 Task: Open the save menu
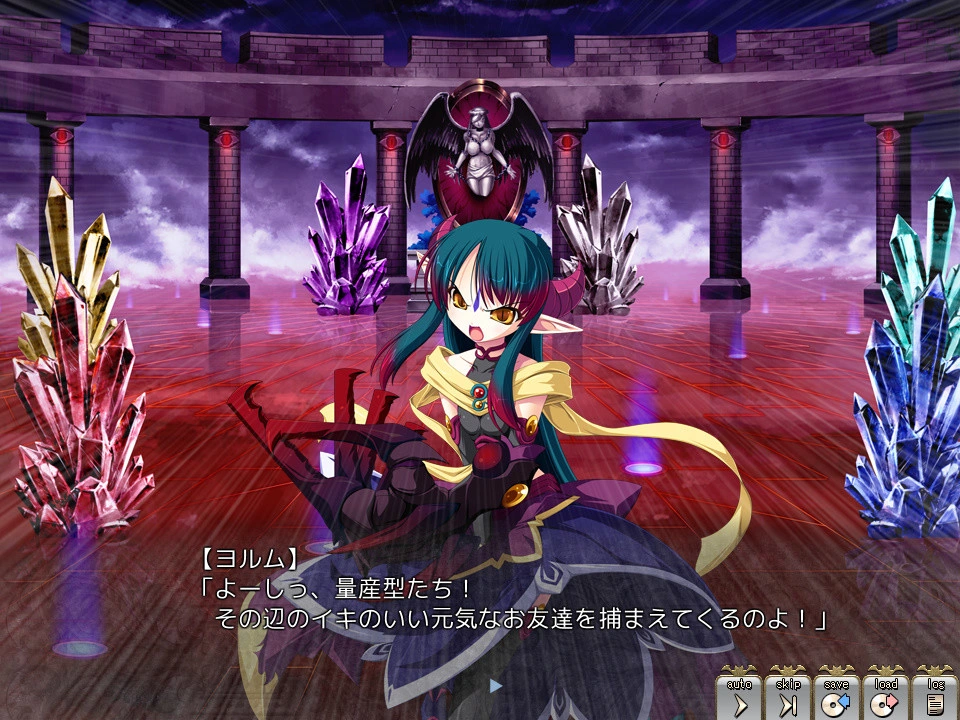837,697
